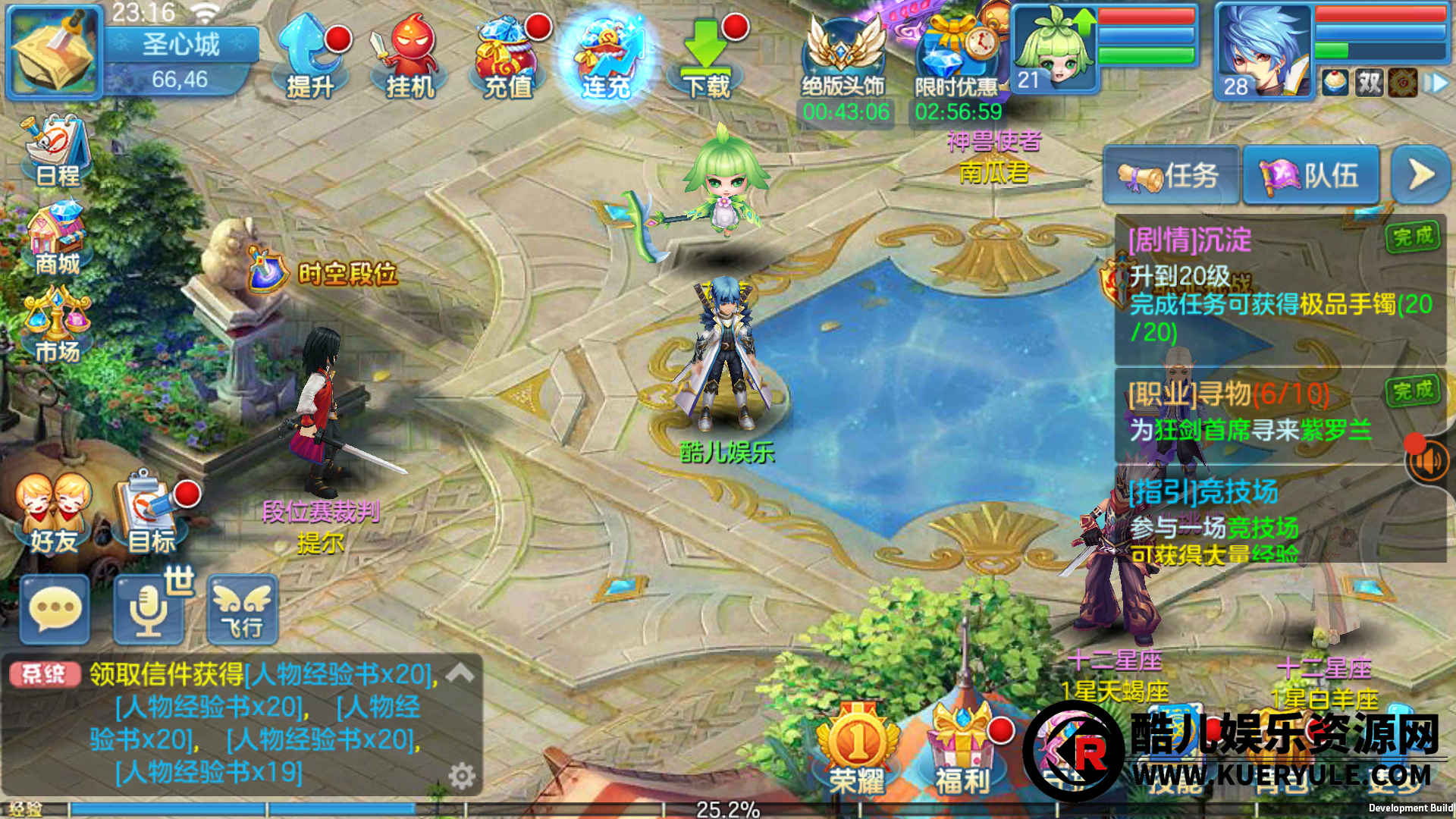Switch to the 队伍 team tab
The image size is (1456, 819).
(x=1310, y=176)
